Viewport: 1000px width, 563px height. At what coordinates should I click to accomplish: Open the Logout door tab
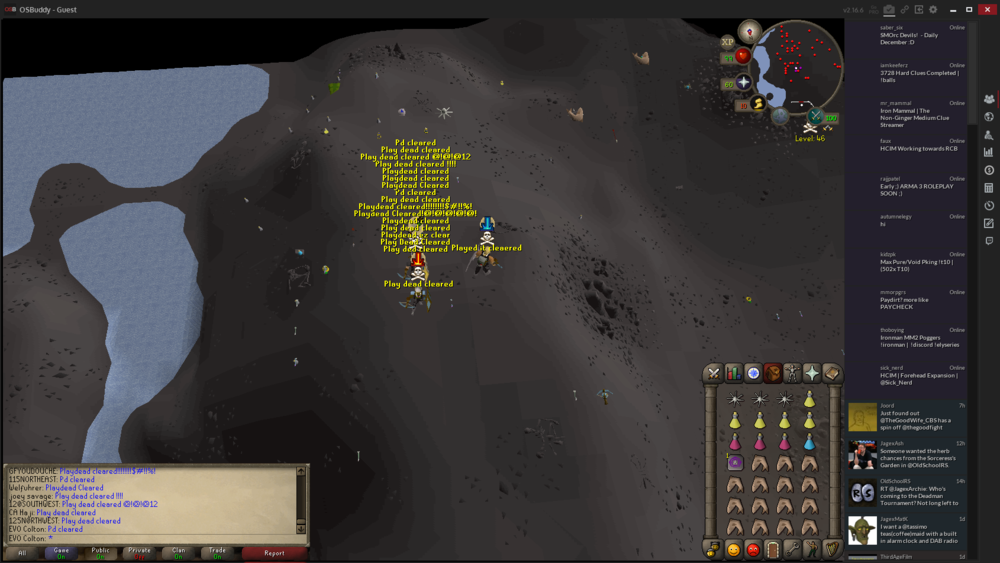tap(773, 549)
